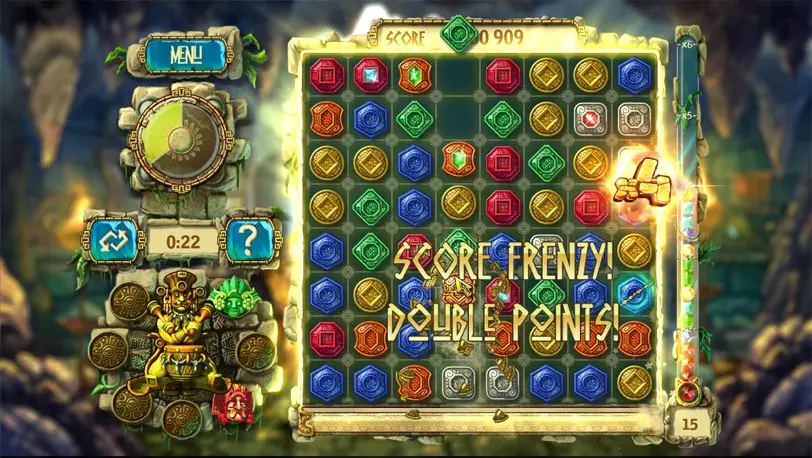This screenshot has width=812, height=458.
Task: Click the x4 gold bars bonus tile
Action: [x=636, y=183]
